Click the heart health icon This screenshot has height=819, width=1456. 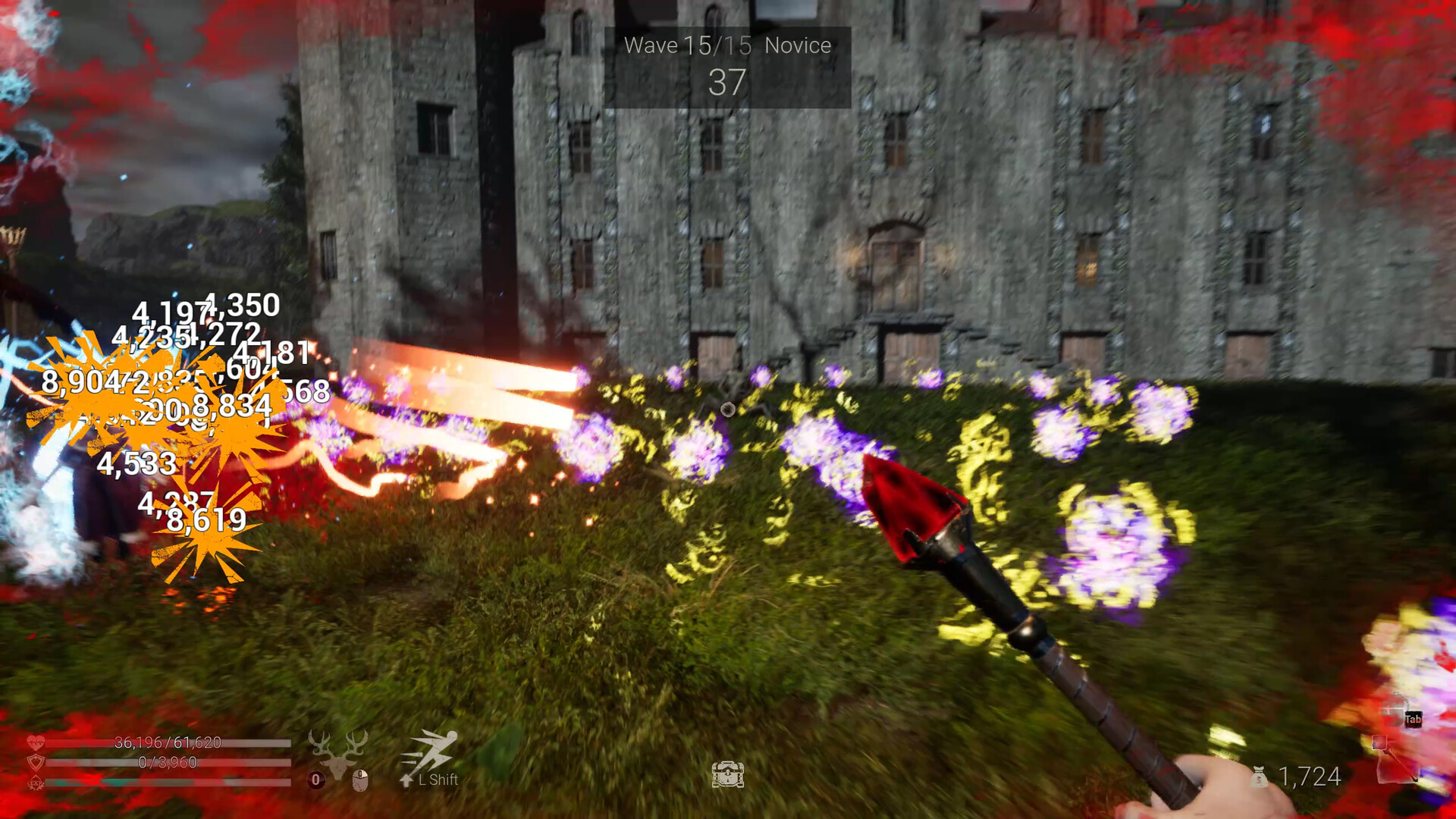(36, 742)
